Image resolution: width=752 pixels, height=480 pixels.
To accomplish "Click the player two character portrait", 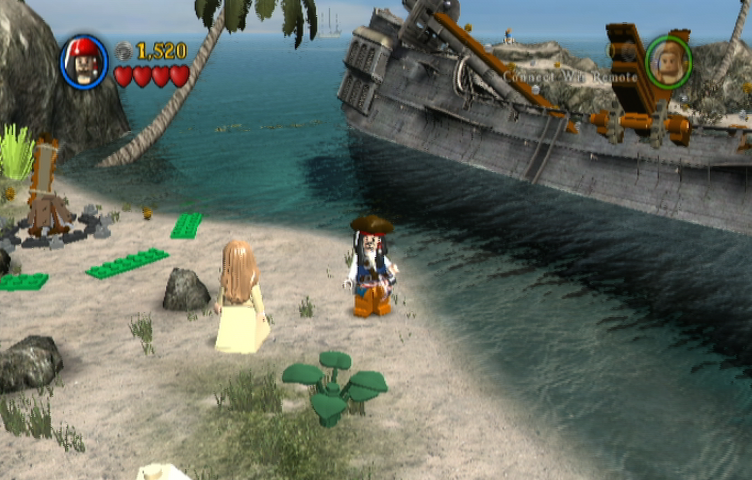I will (x=668, y=62).
